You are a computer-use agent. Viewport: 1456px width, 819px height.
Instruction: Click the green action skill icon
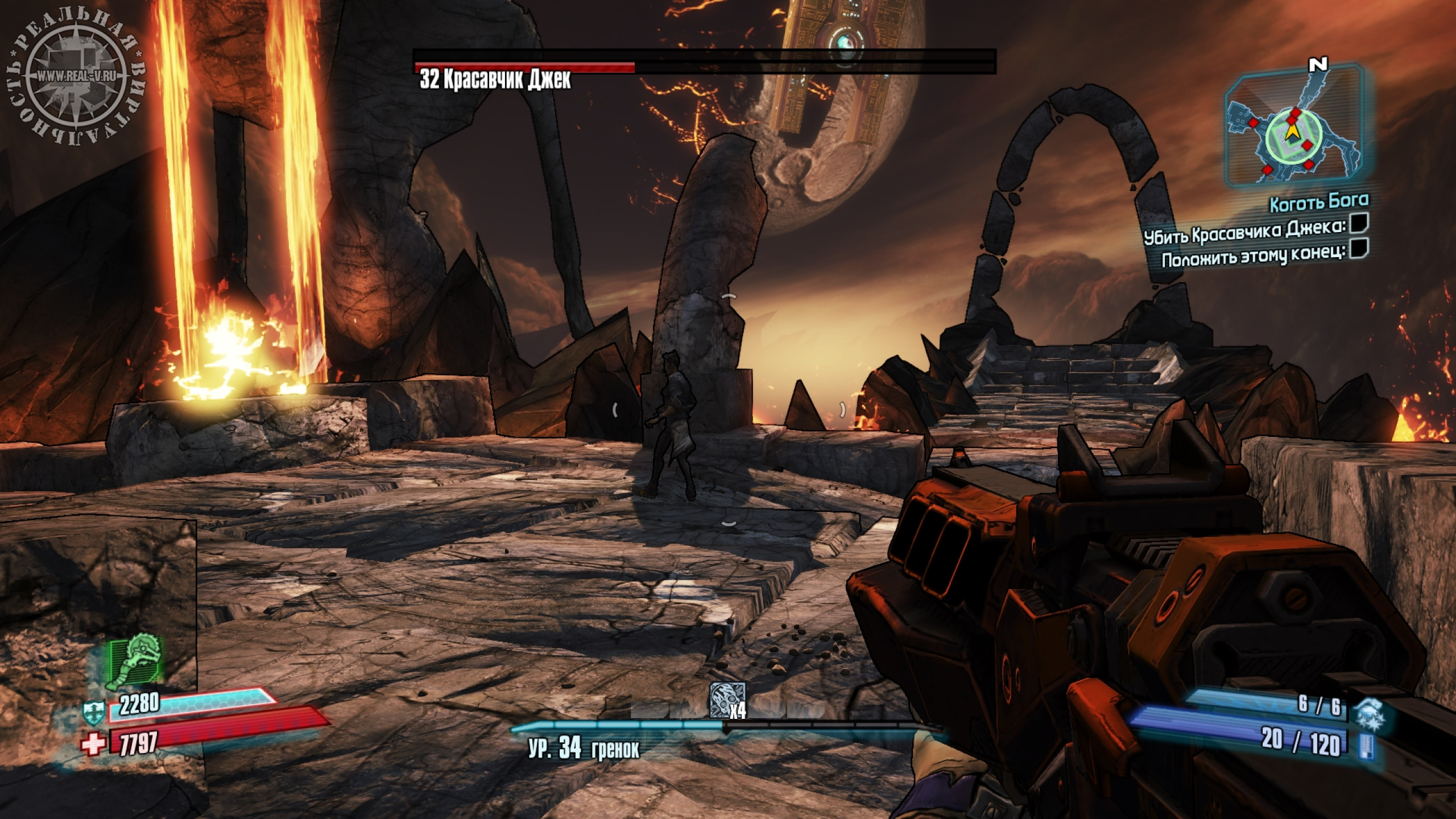[x=136, y=659]
